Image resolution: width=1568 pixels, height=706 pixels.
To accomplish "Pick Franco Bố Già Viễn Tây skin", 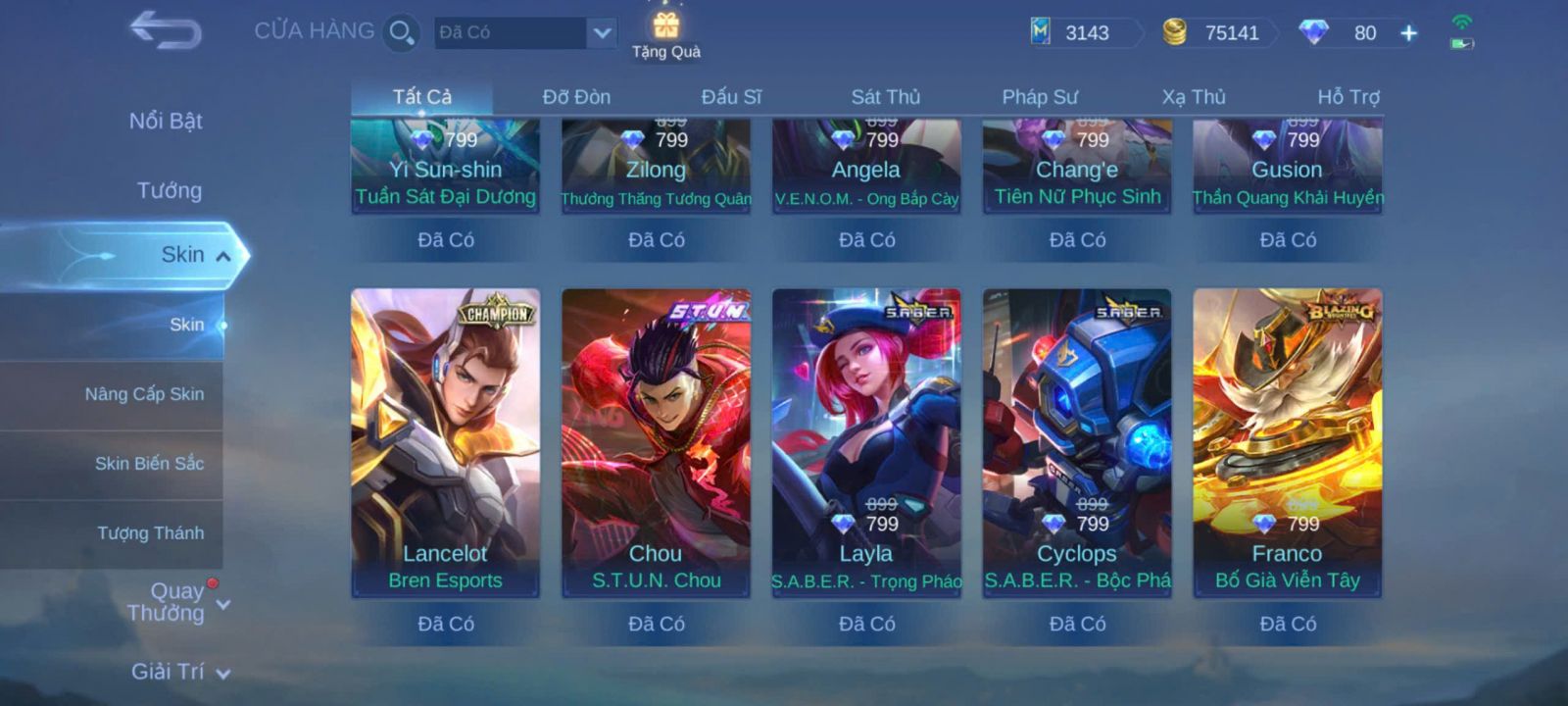I will [1287, 441].
